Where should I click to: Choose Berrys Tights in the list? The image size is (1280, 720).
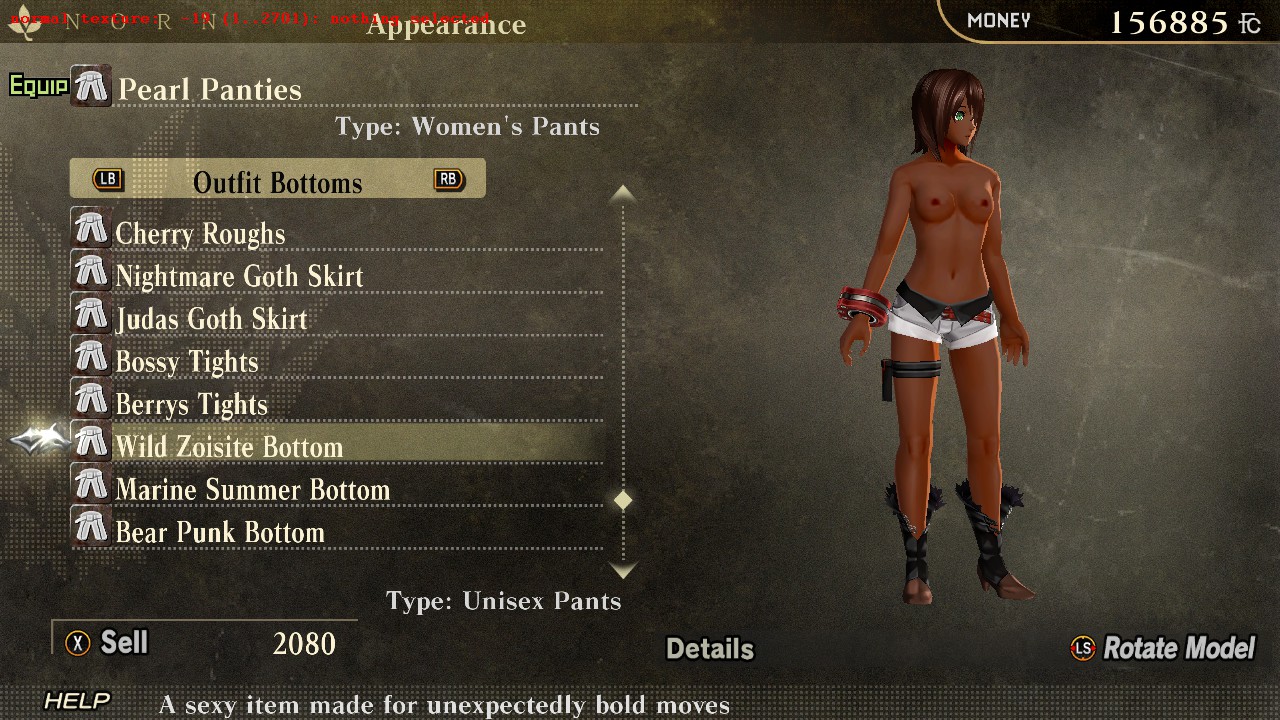click(x=191, y=405)
